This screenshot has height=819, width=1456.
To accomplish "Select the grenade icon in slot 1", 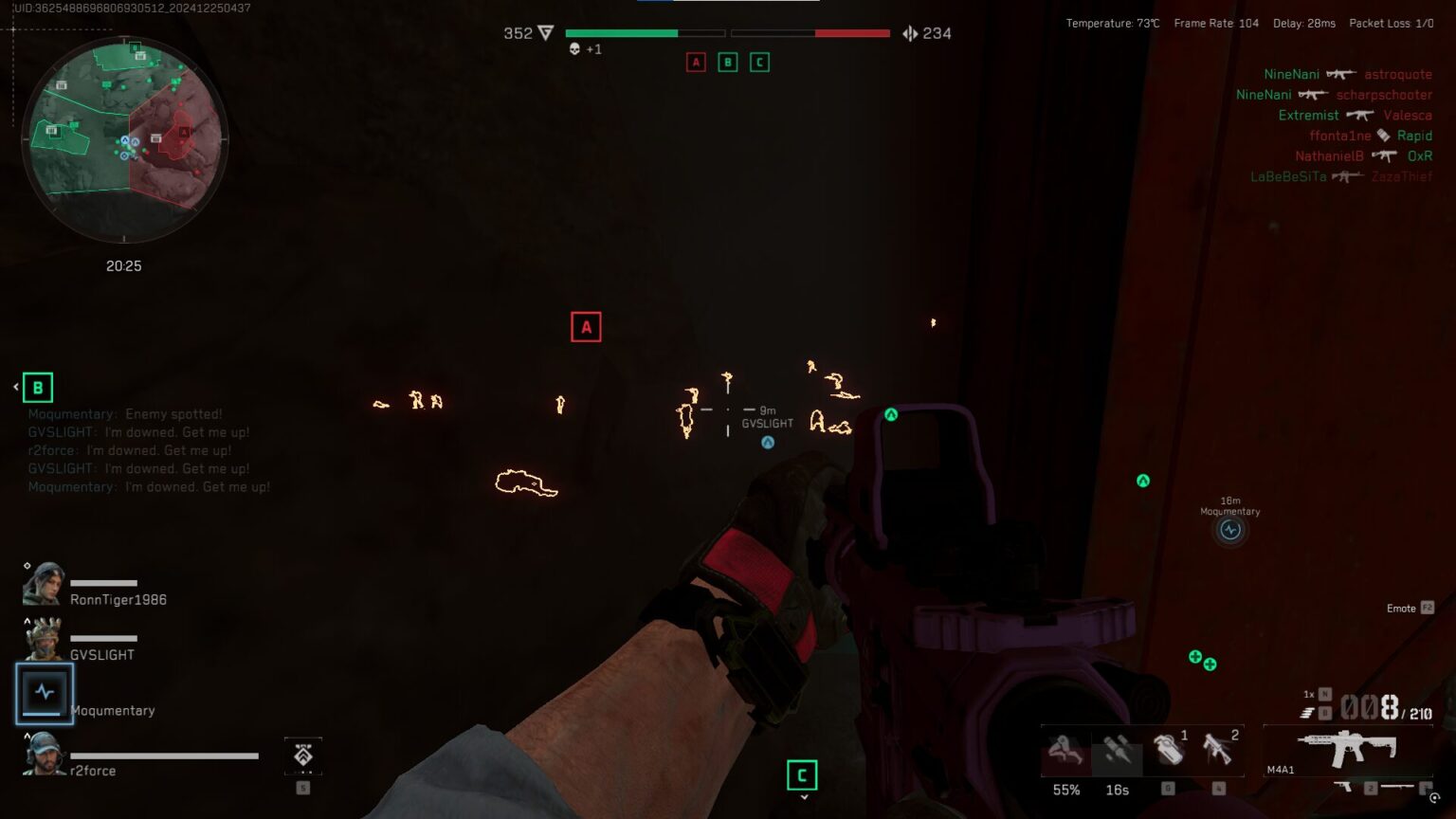I will tap(1169, 751).
